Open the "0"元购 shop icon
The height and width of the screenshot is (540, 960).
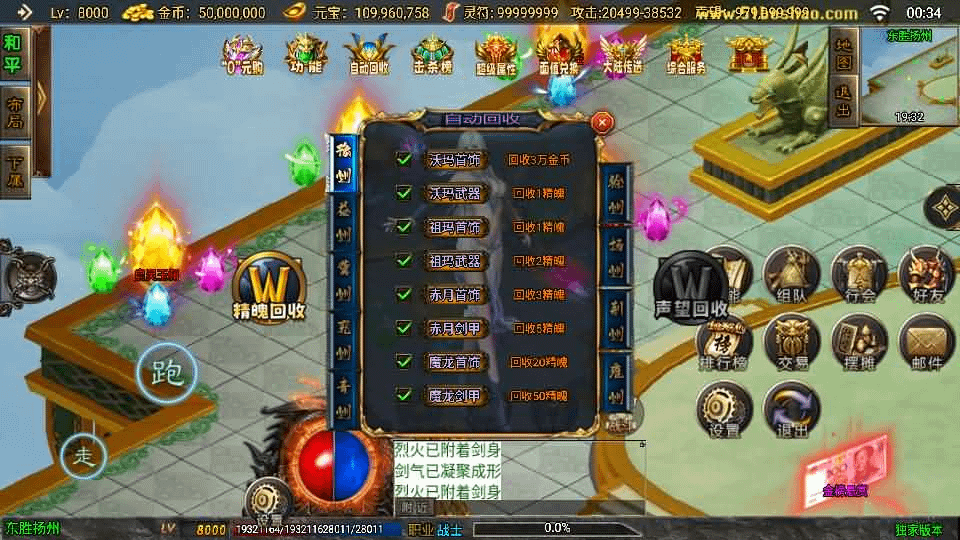(x=242, y=53)
